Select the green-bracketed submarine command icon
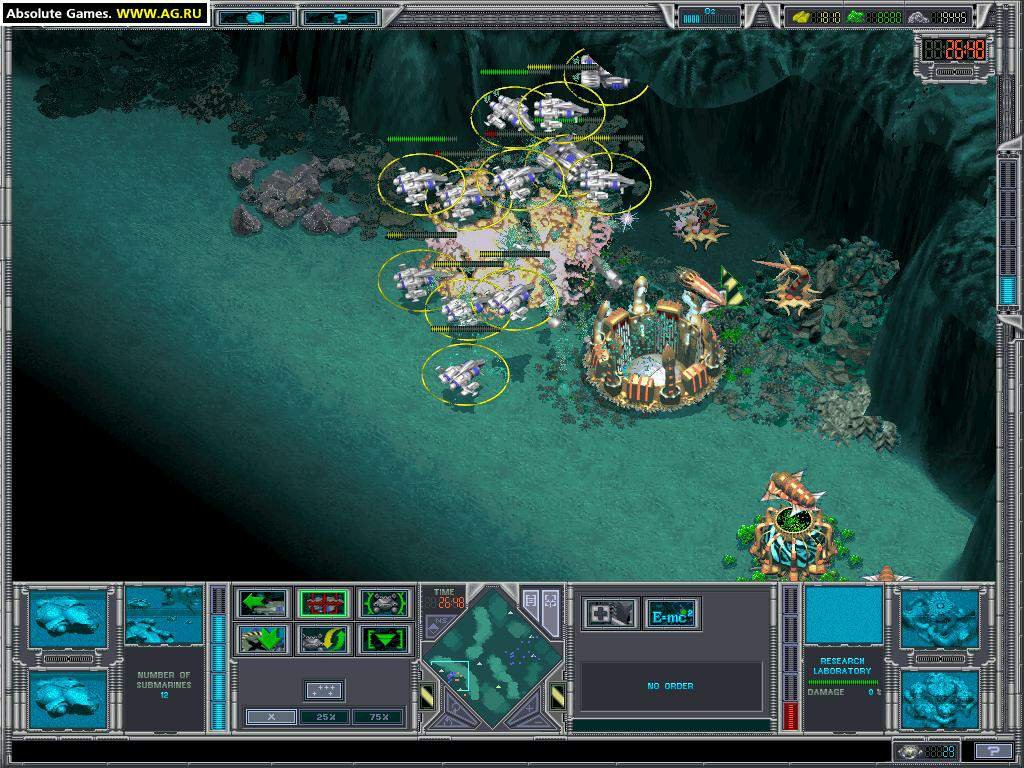This screenshot has width=1024, height=768. (385, 603)
